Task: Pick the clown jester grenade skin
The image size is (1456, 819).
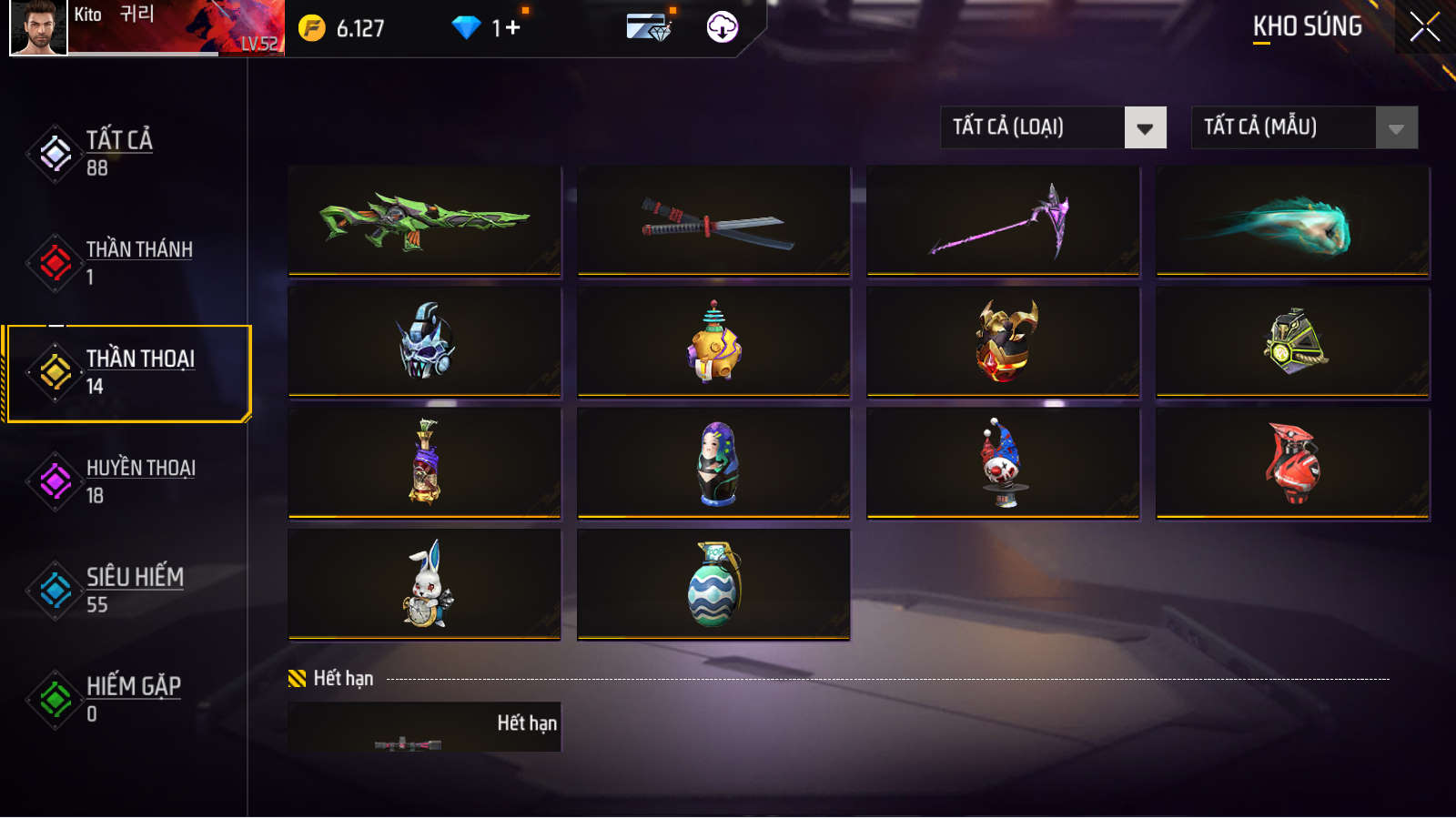Action: 1003,463
